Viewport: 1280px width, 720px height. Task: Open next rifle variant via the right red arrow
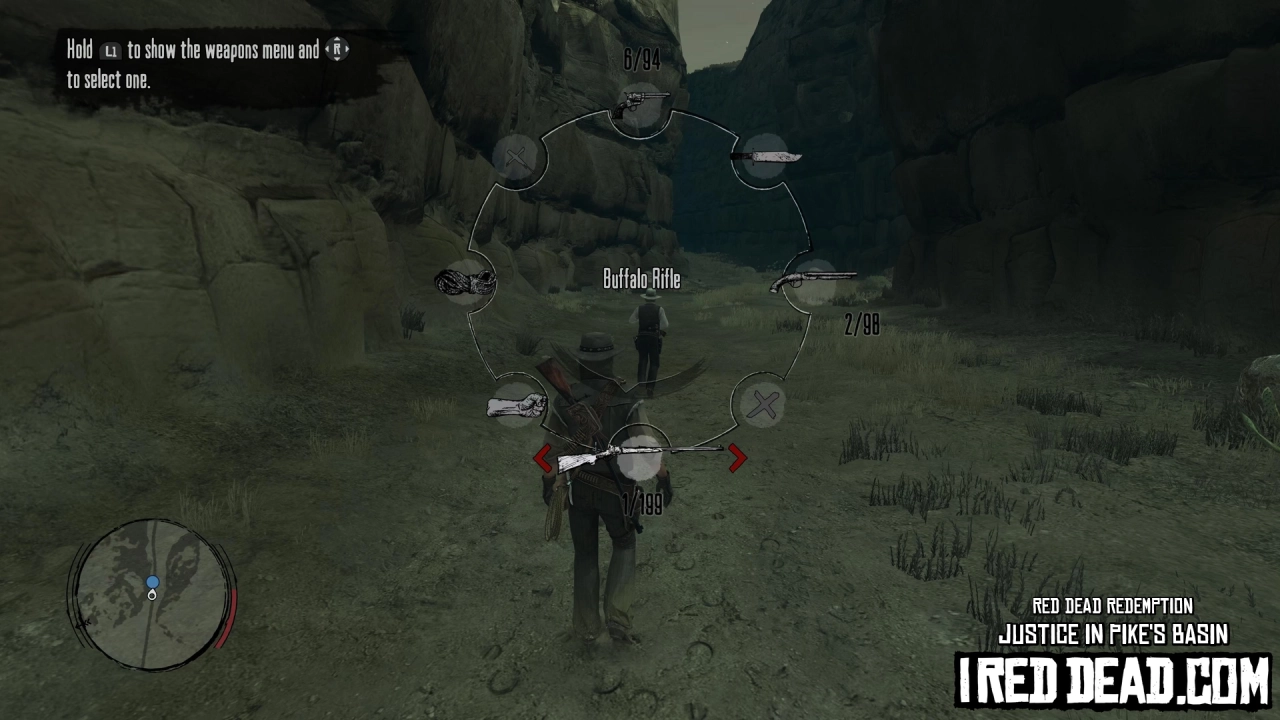click(737, 456)
